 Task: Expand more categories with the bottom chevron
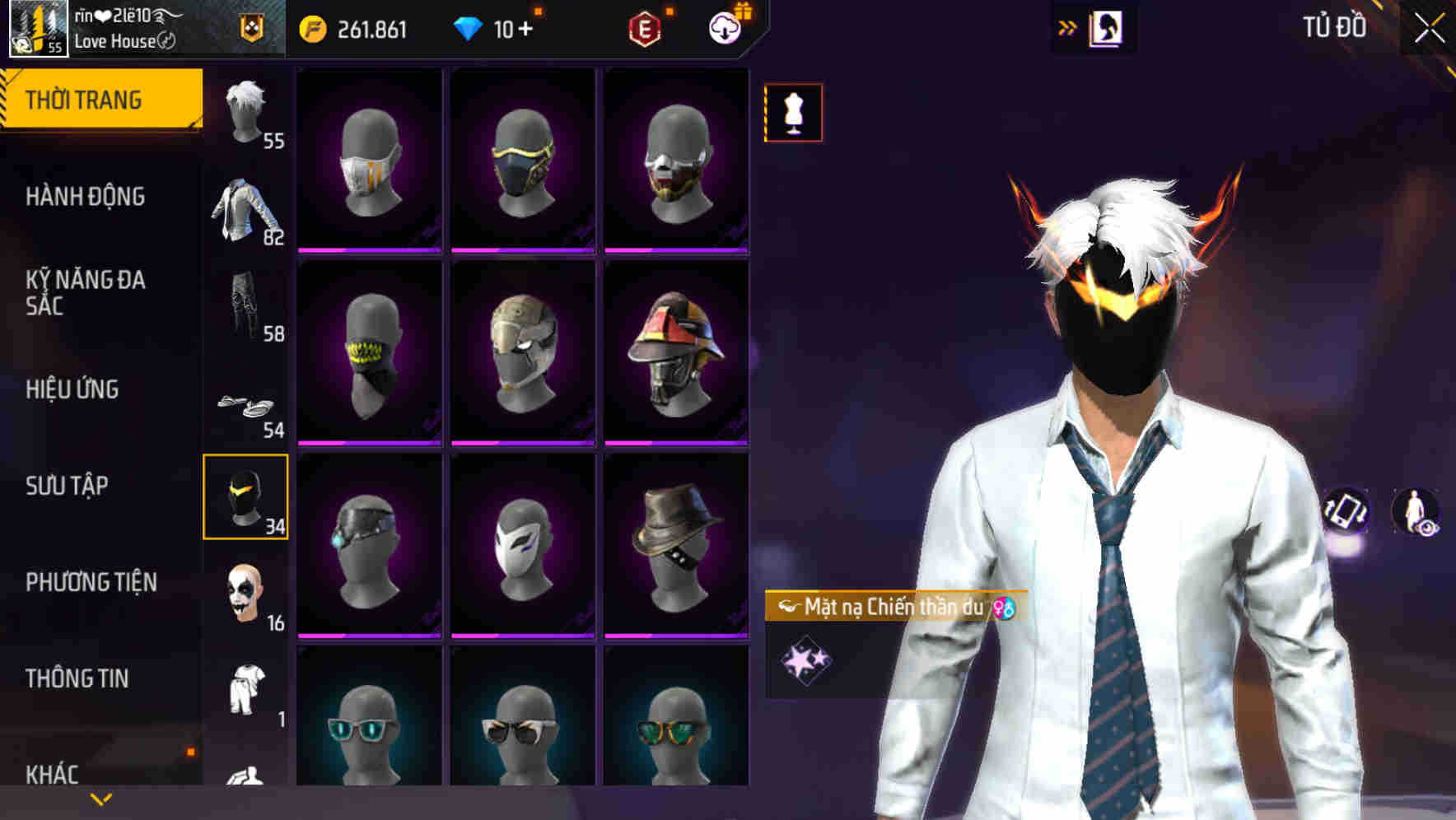click(x=100, y=799)
